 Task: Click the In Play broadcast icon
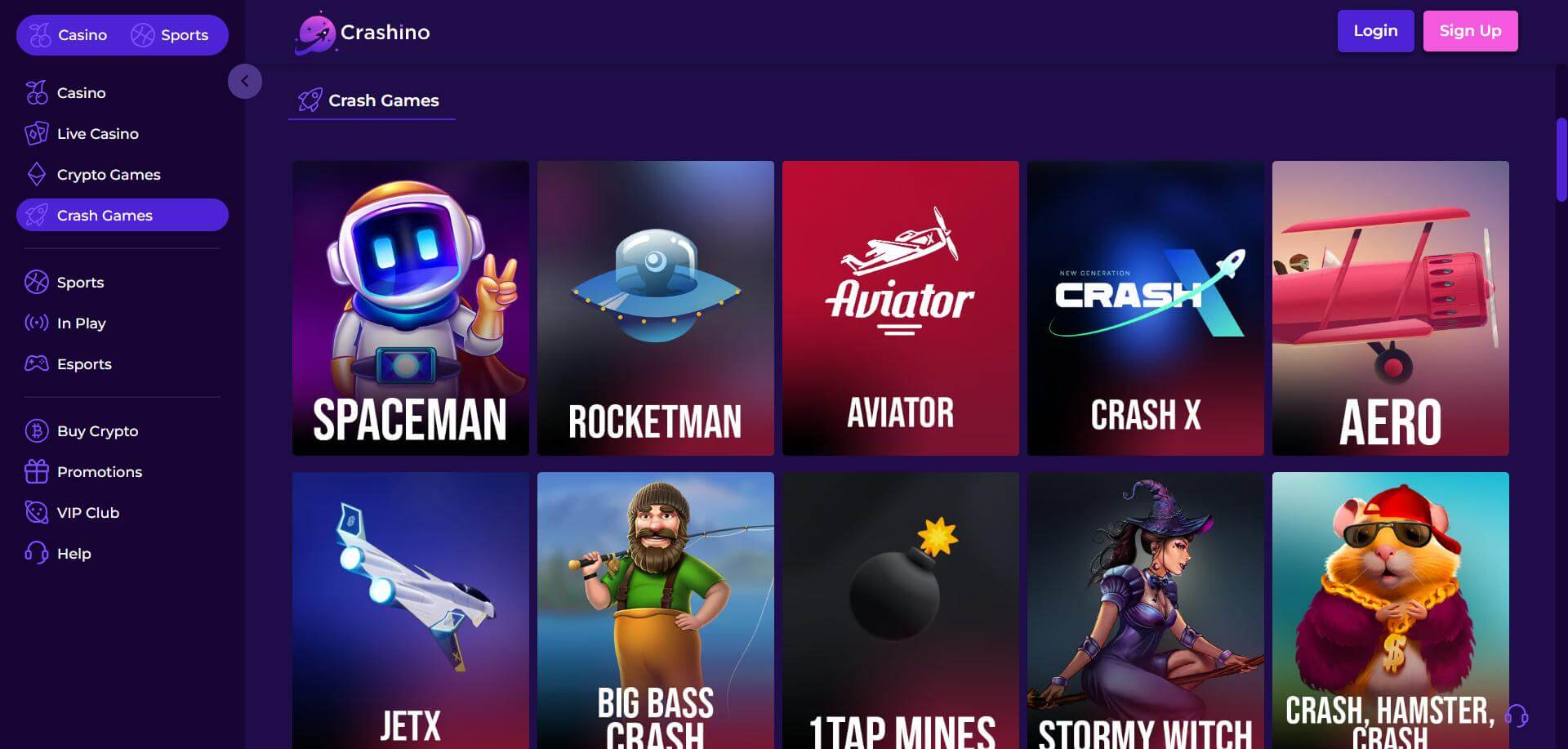pos(36,323)
